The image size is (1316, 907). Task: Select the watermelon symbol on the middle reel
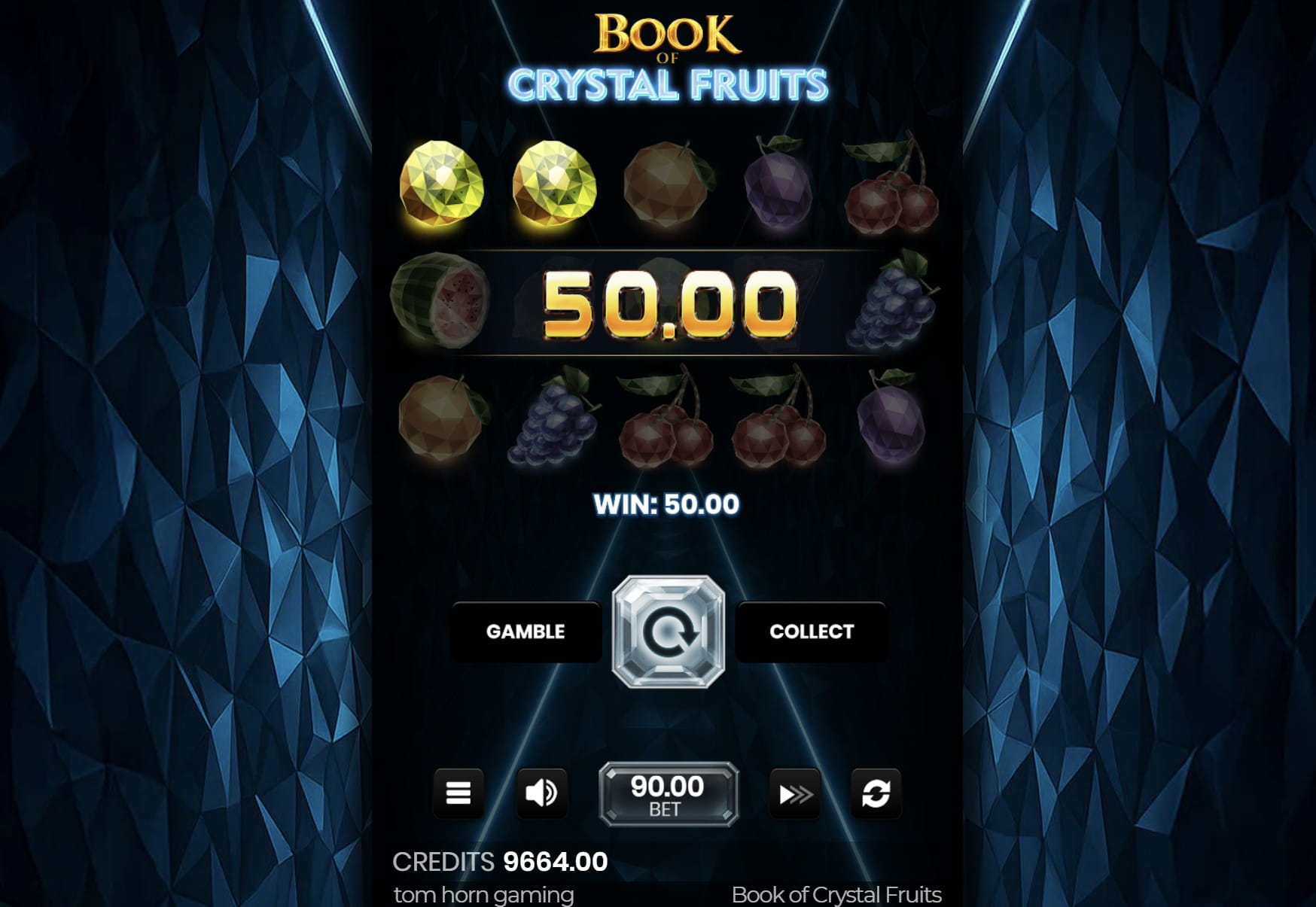tap(440, 305)
